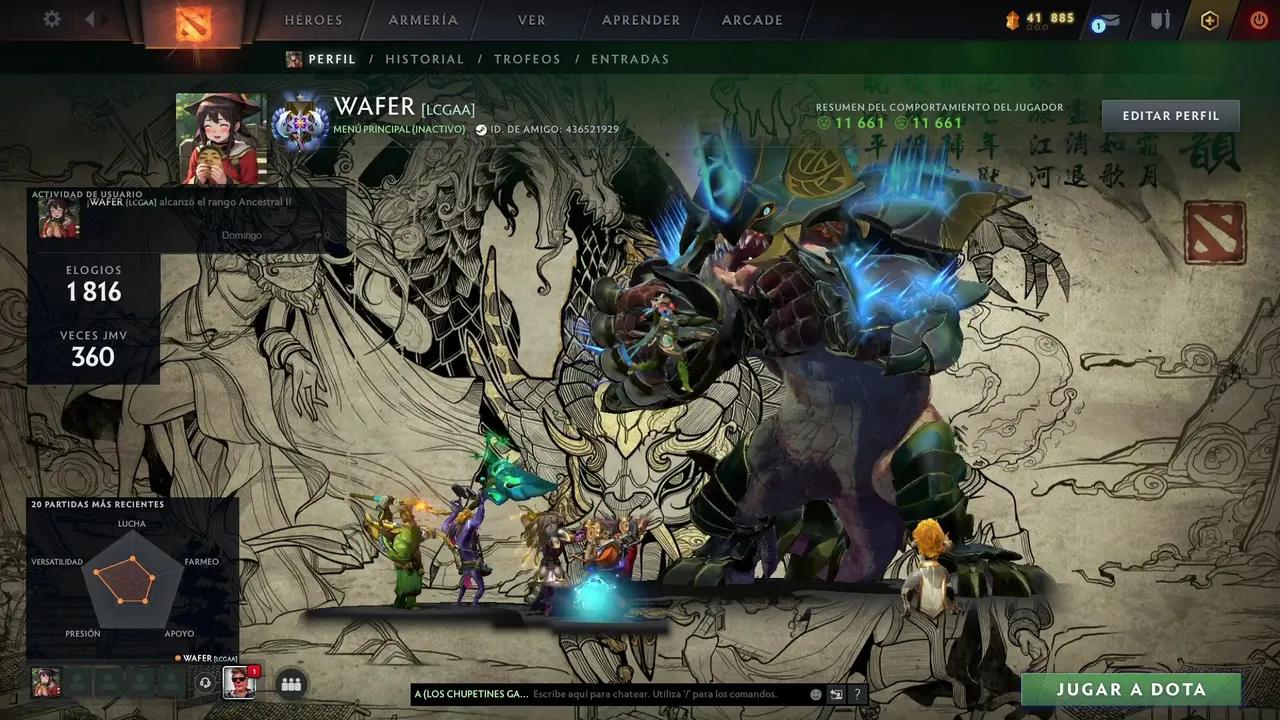Open the shield and sword icon
The height and width of the screenshot is (720, 1280).
point(1160,20)
